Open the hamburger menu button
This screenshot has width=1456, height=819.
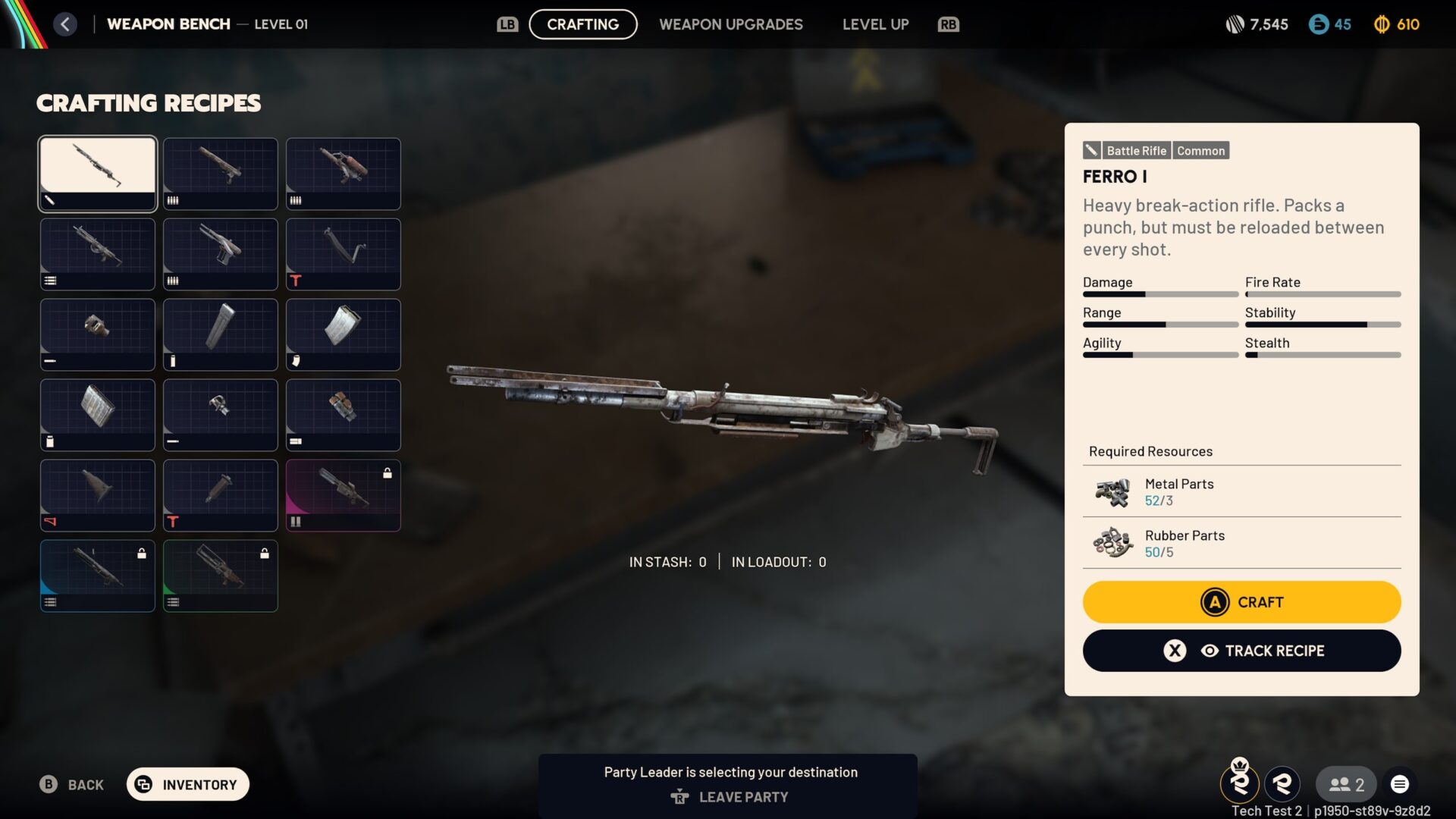point(1400,784)
